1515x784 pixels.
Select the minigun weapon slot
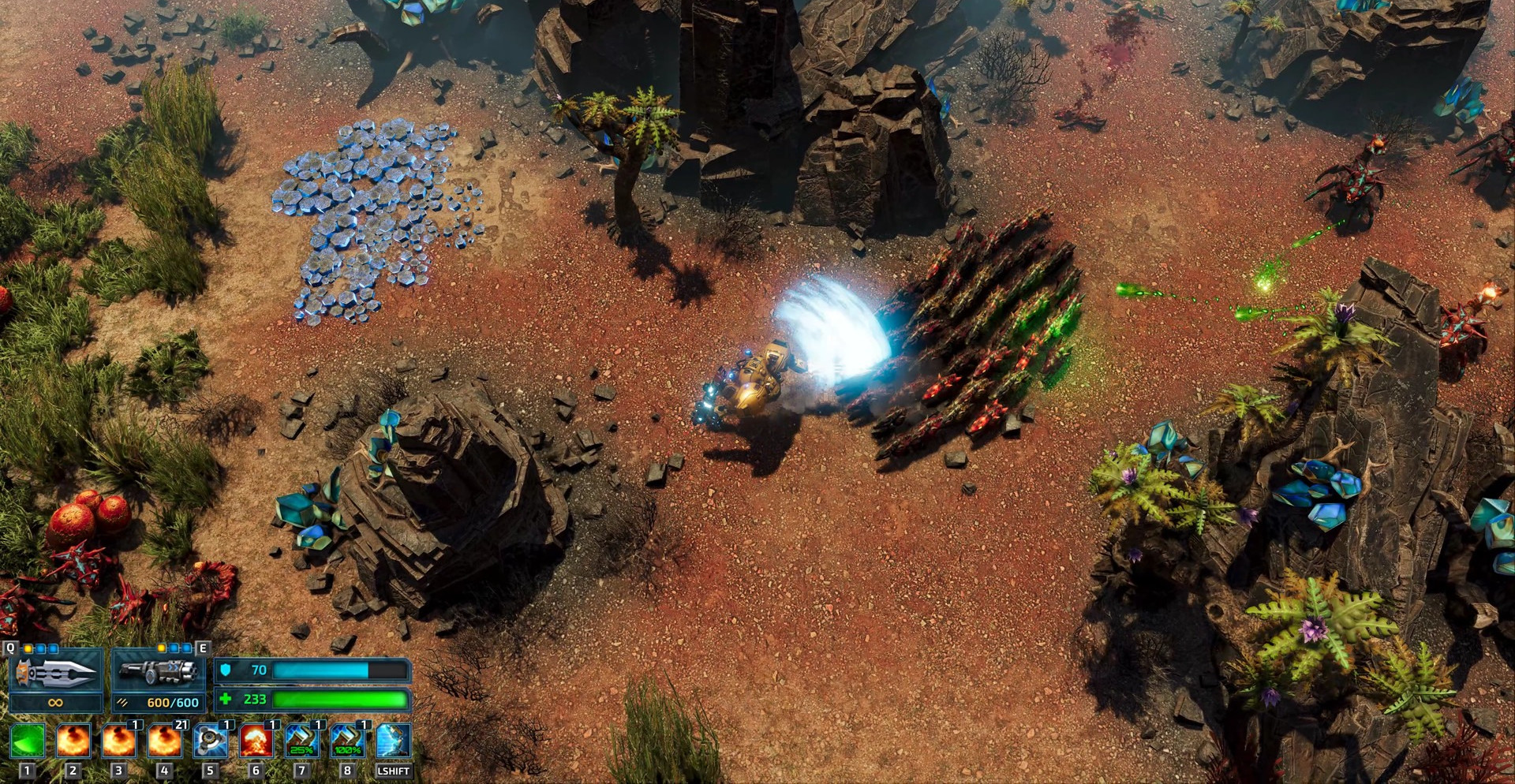click(158, 673)
